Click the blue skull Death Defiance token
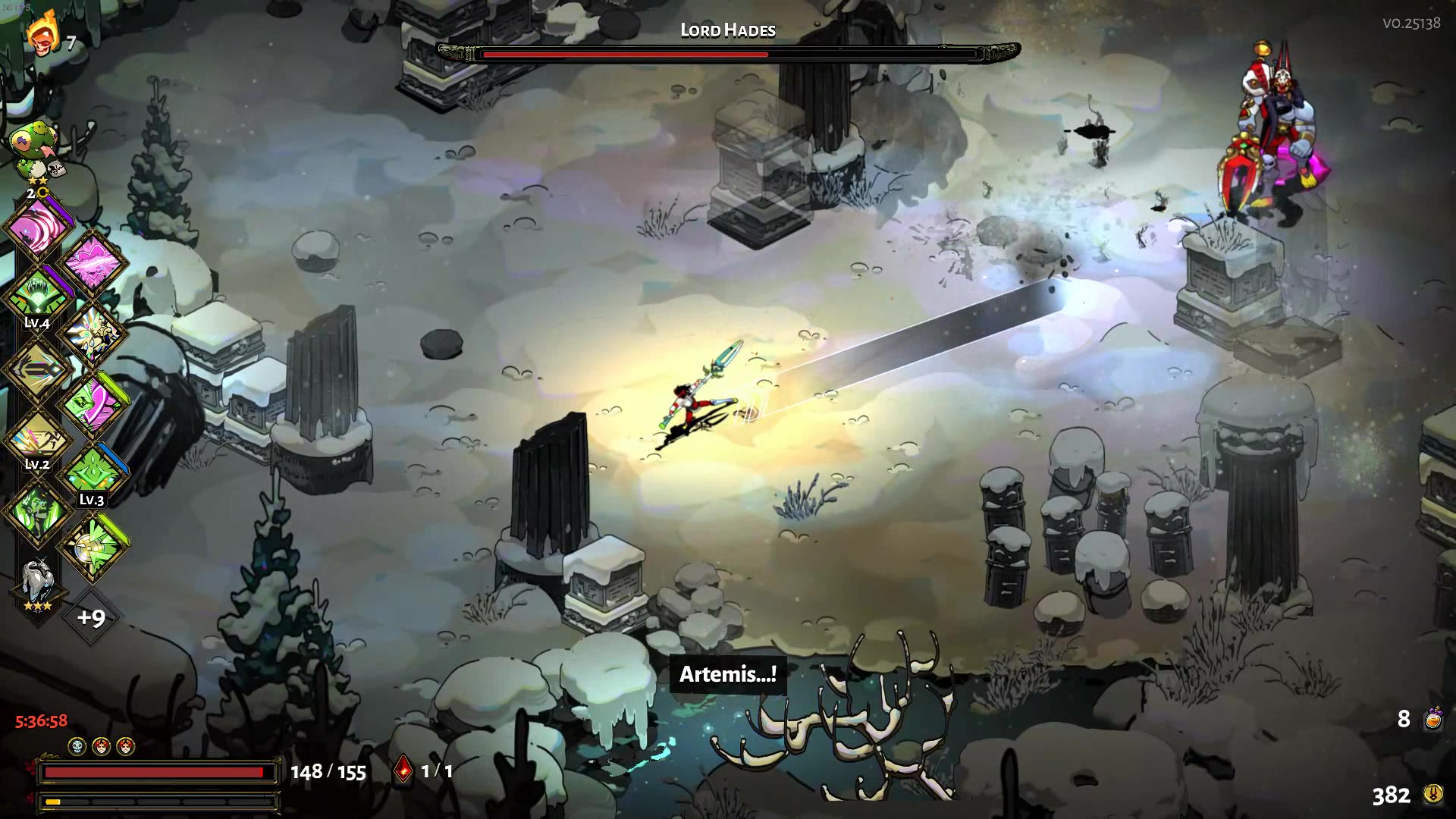This screenshot has height=819, width=1456. coord(77,746)
